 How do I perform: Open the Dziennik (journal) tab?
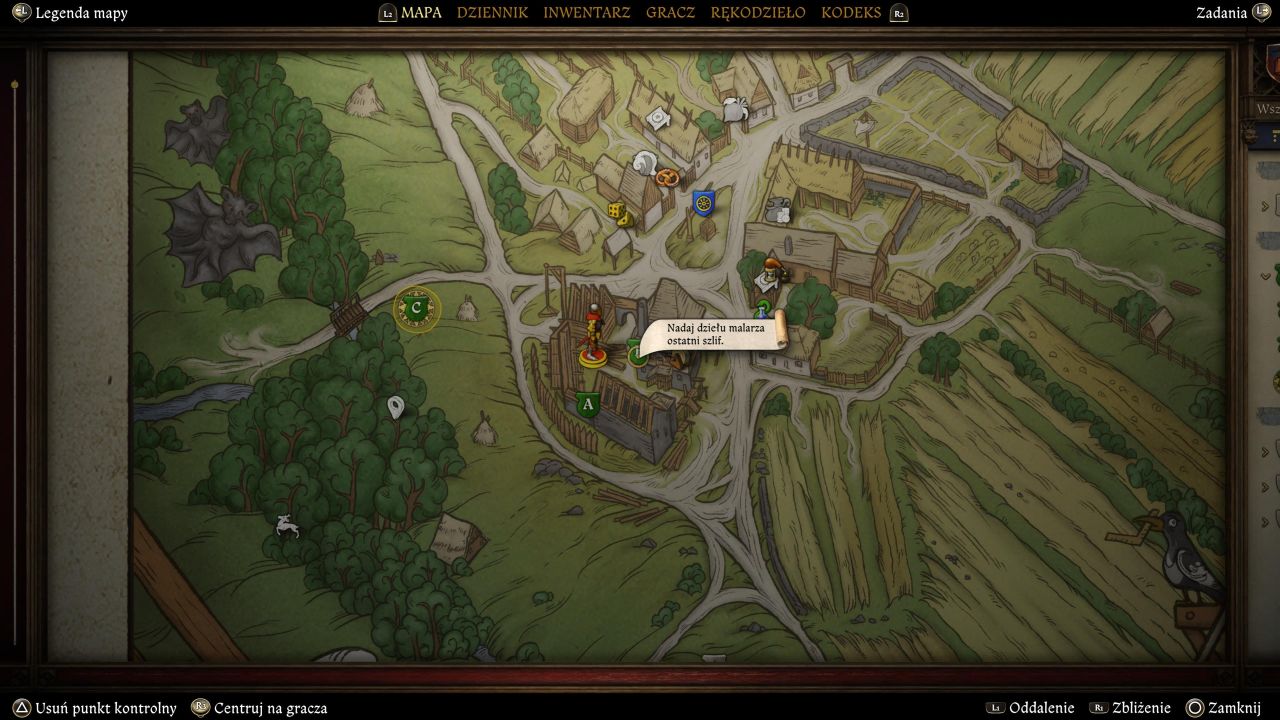click(492, 13)
